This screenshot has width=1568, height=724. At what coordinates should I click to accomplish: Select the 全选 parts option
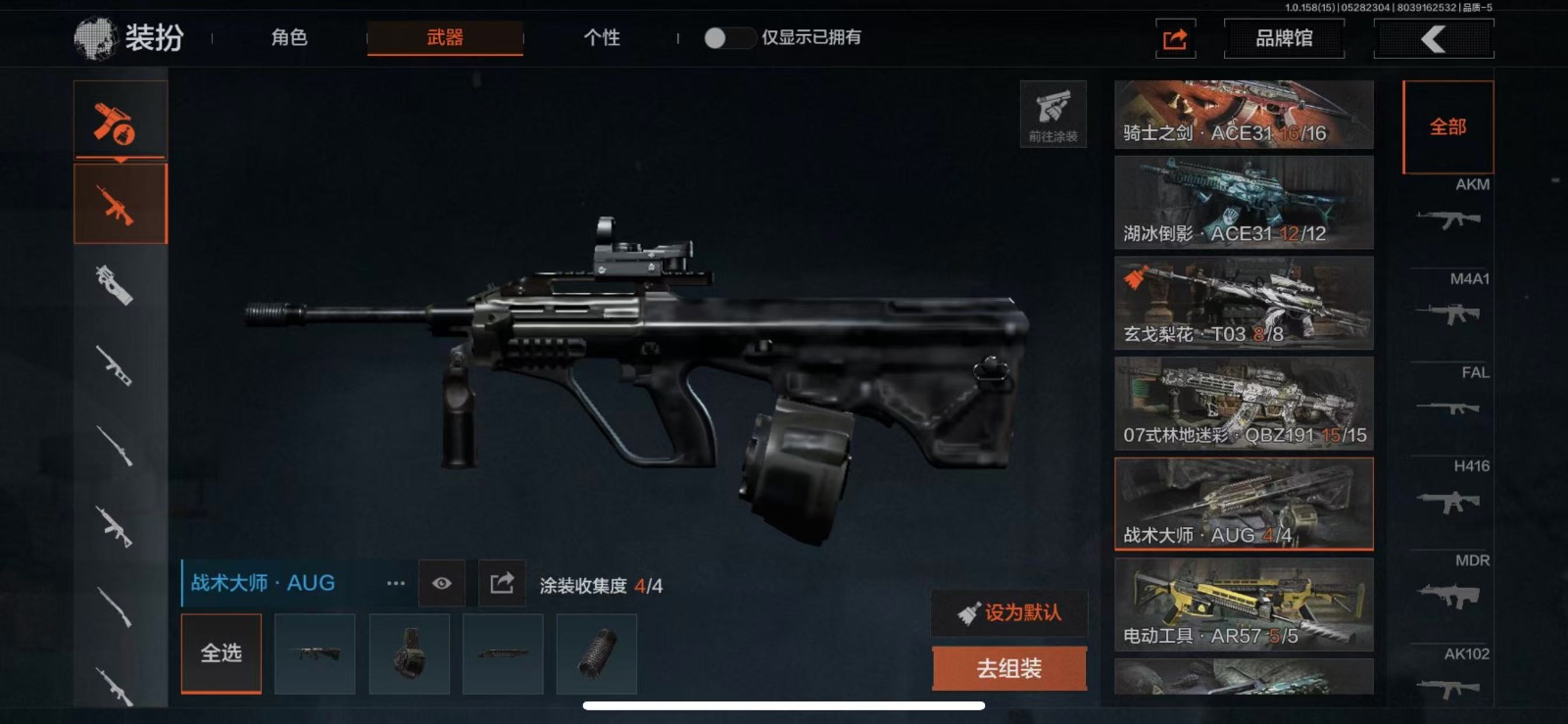[221, 652]
